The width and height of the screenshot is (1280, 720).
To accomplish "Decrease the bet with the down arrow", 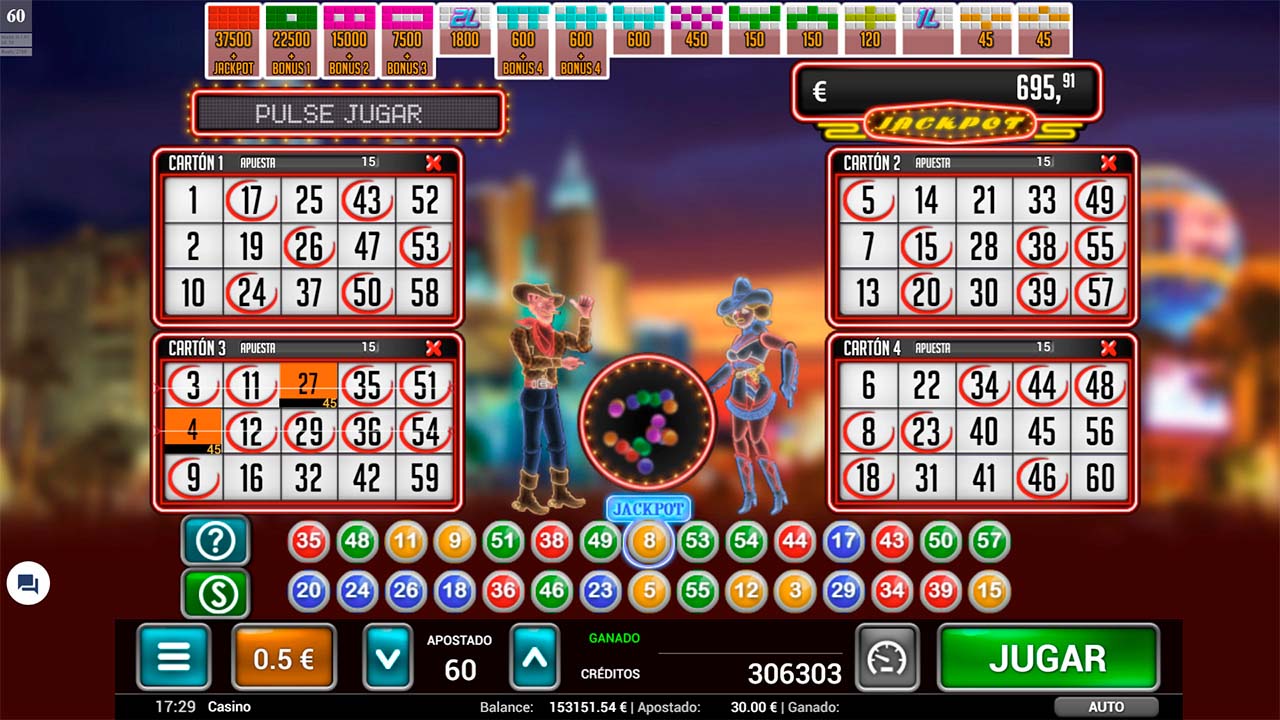I will (x=387, y=657).
